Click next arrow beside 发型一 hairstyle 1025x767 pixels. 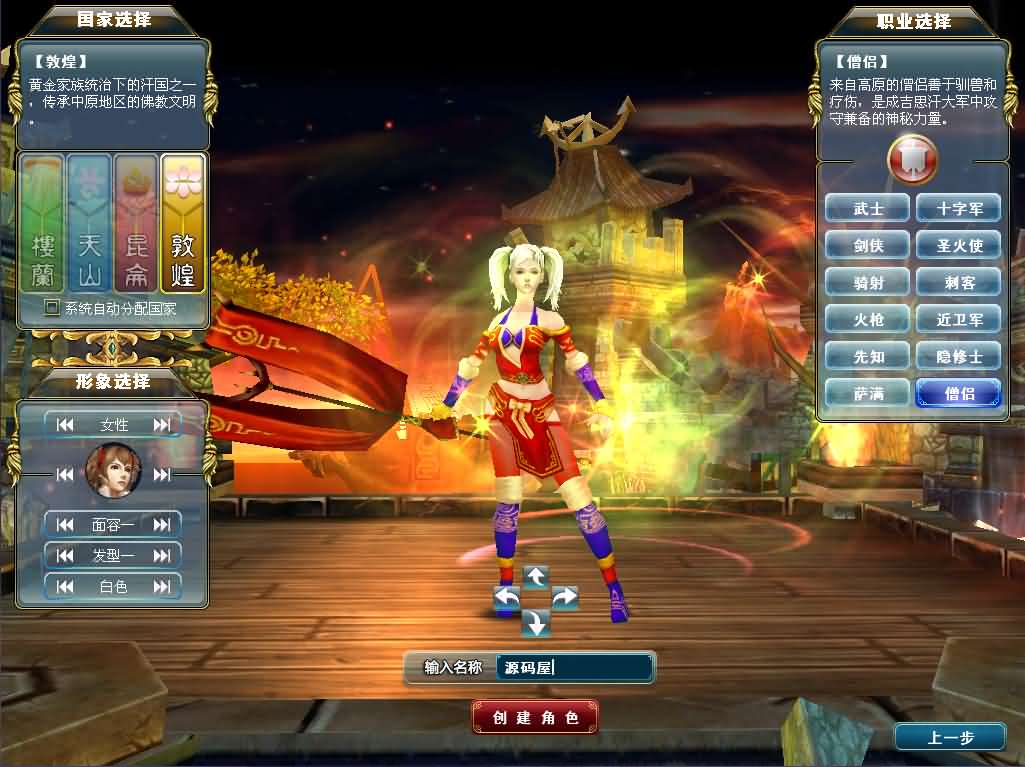click(x=162, y=555)
